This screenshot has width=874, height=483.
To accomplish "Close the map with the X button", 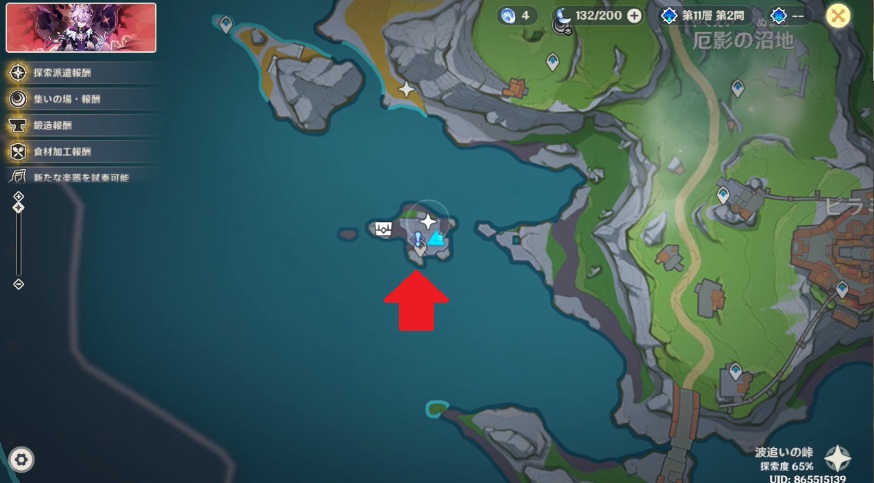I will [x=839, y=15].
